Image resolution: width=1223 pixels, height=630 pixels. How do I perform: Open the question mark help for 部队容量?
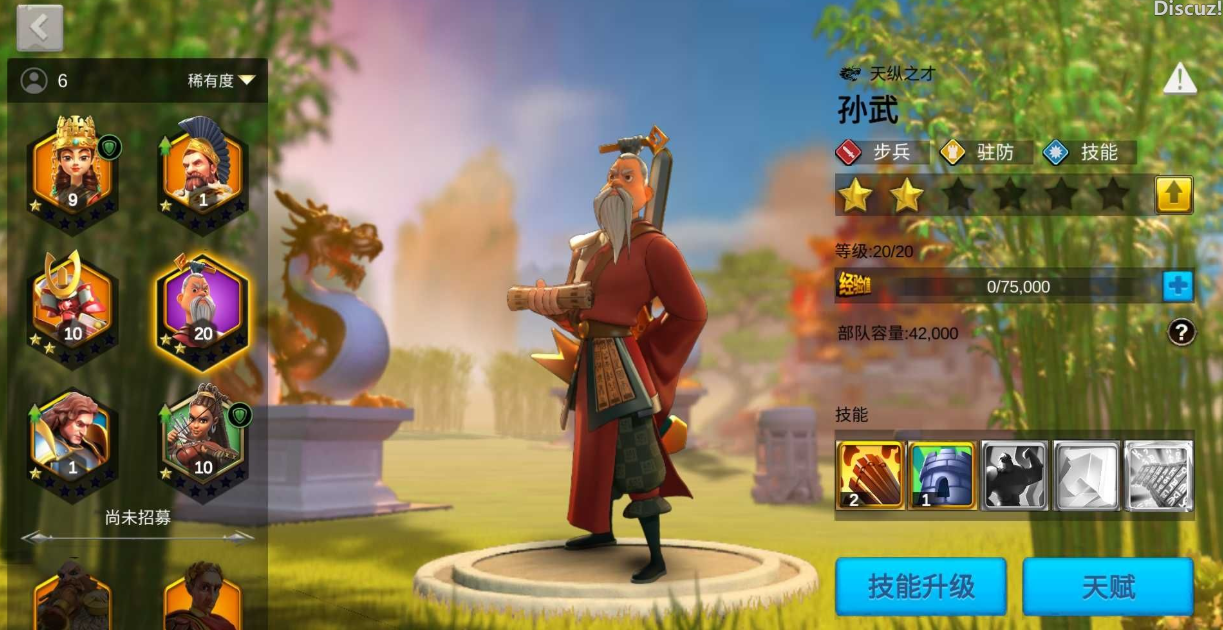click(1181, 332)
